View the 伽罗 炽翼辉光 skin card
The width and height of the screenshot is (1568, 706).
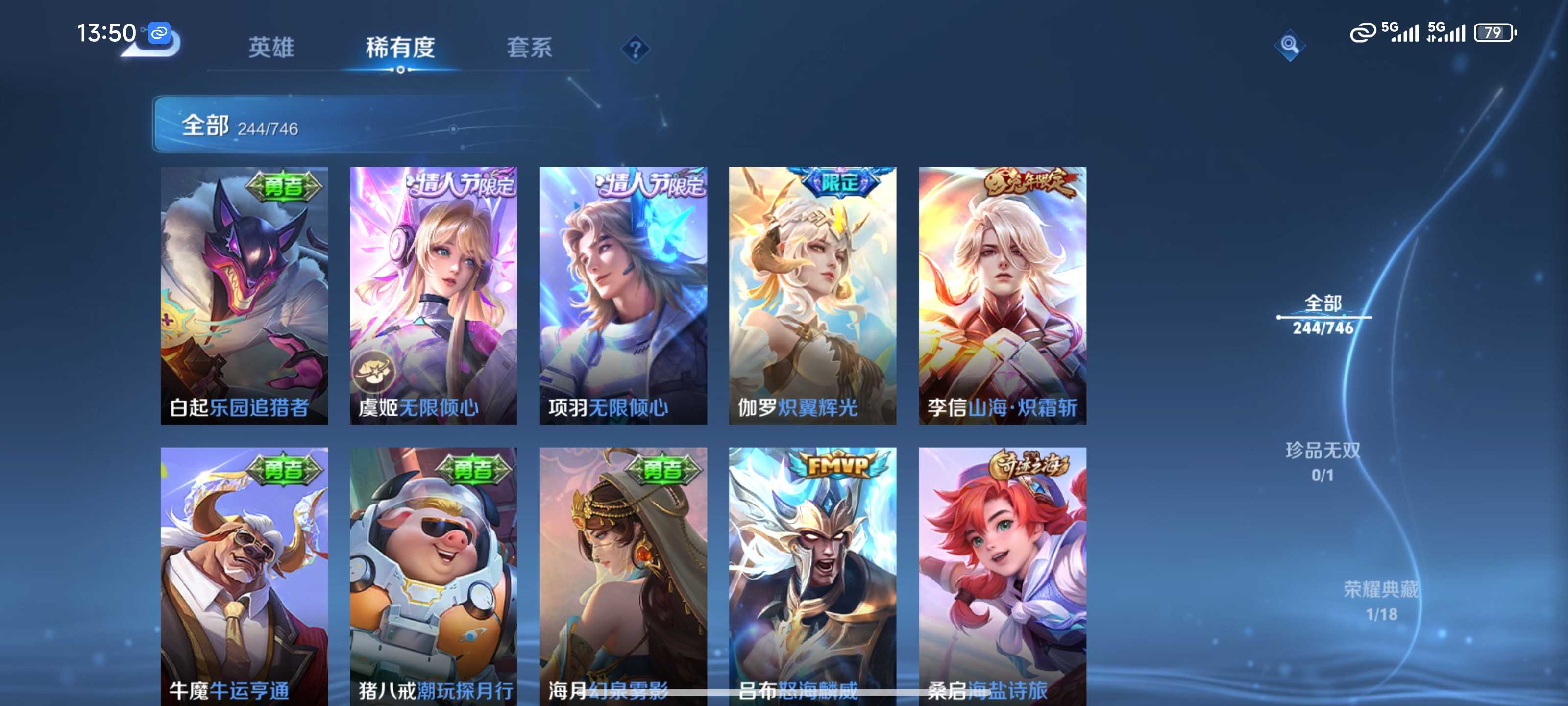[x=812, y=296]
